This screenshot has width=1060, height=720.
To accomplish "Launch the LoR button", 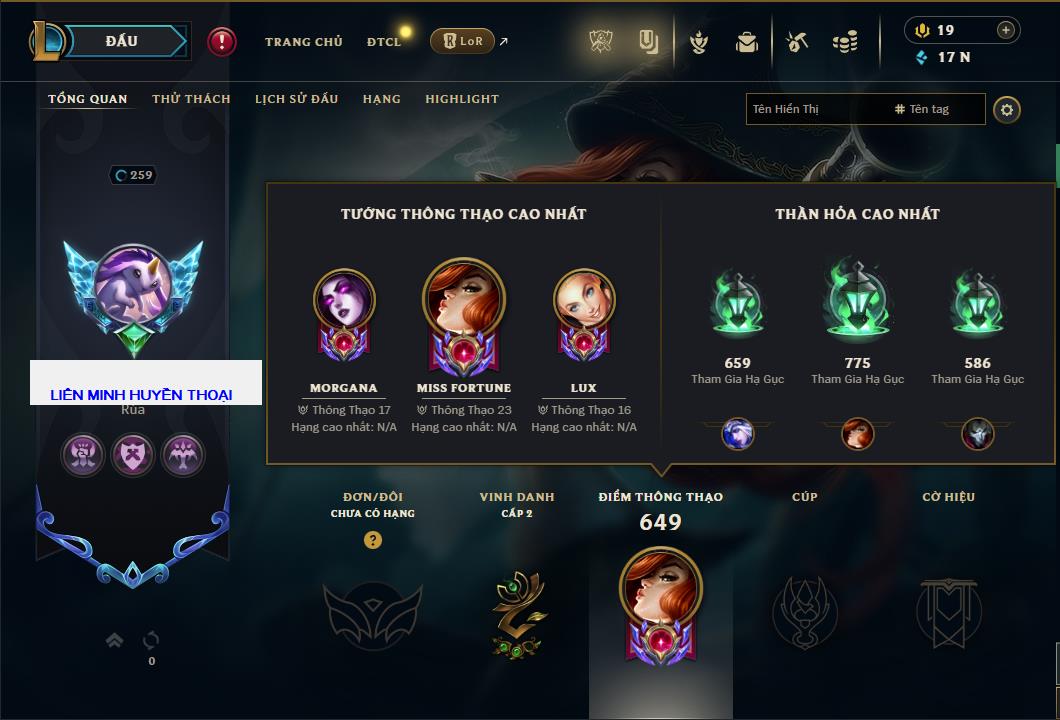I will 462,41.
